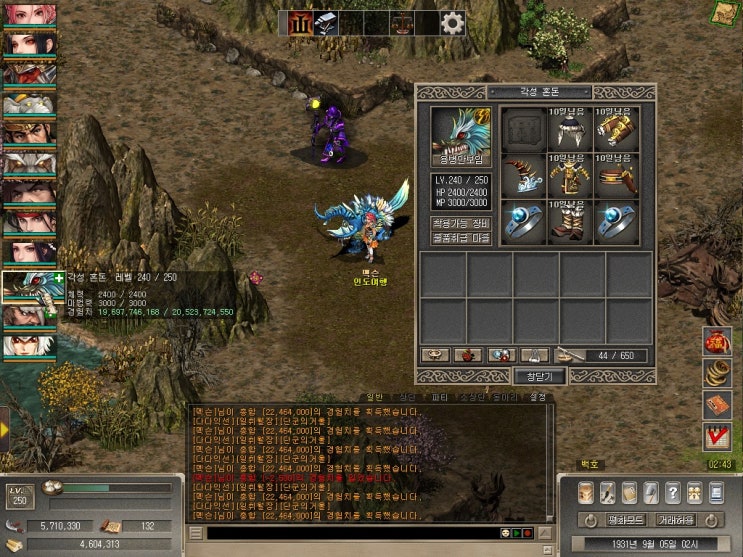Open the question mark help icon
This screenshot has width=743, height=557.
click(673, 493)
